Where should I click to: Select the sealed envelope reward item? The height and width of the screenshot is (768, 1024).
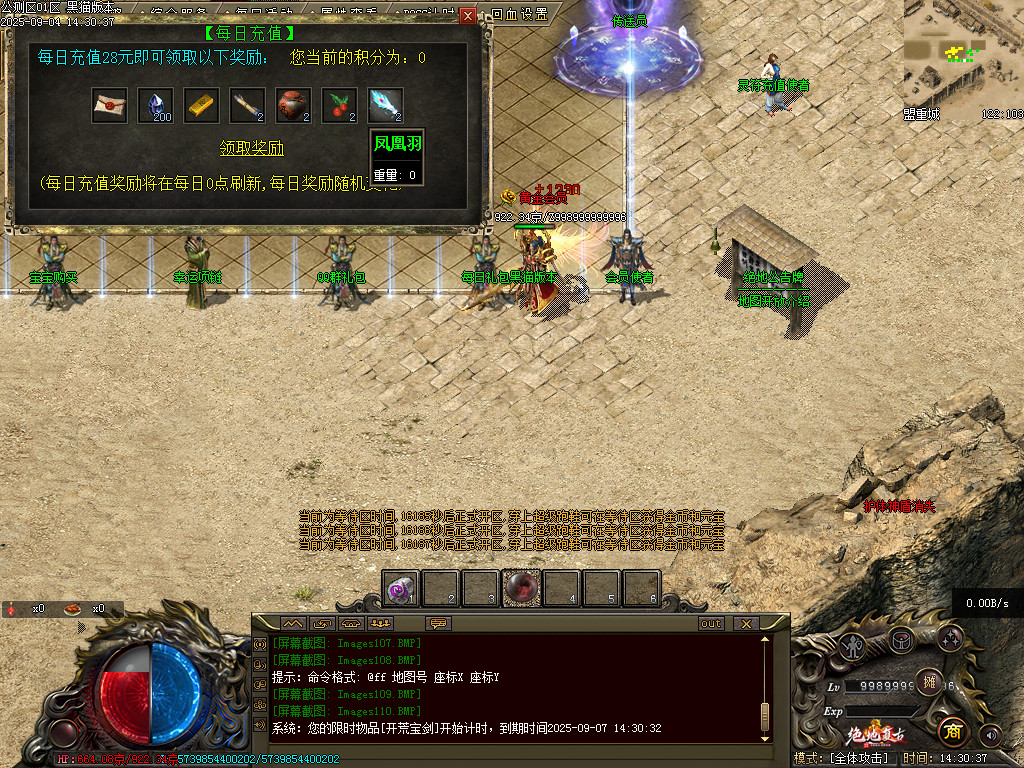click(109, 106)
